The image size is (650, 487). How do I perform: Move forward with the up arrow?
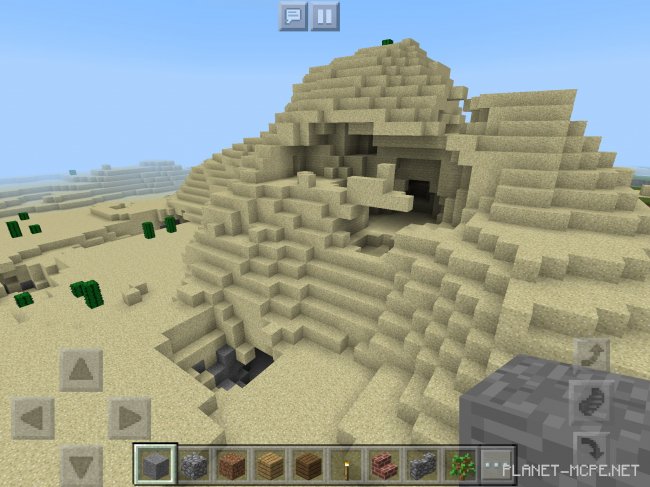pyautogui.click(x=81, y=370)
